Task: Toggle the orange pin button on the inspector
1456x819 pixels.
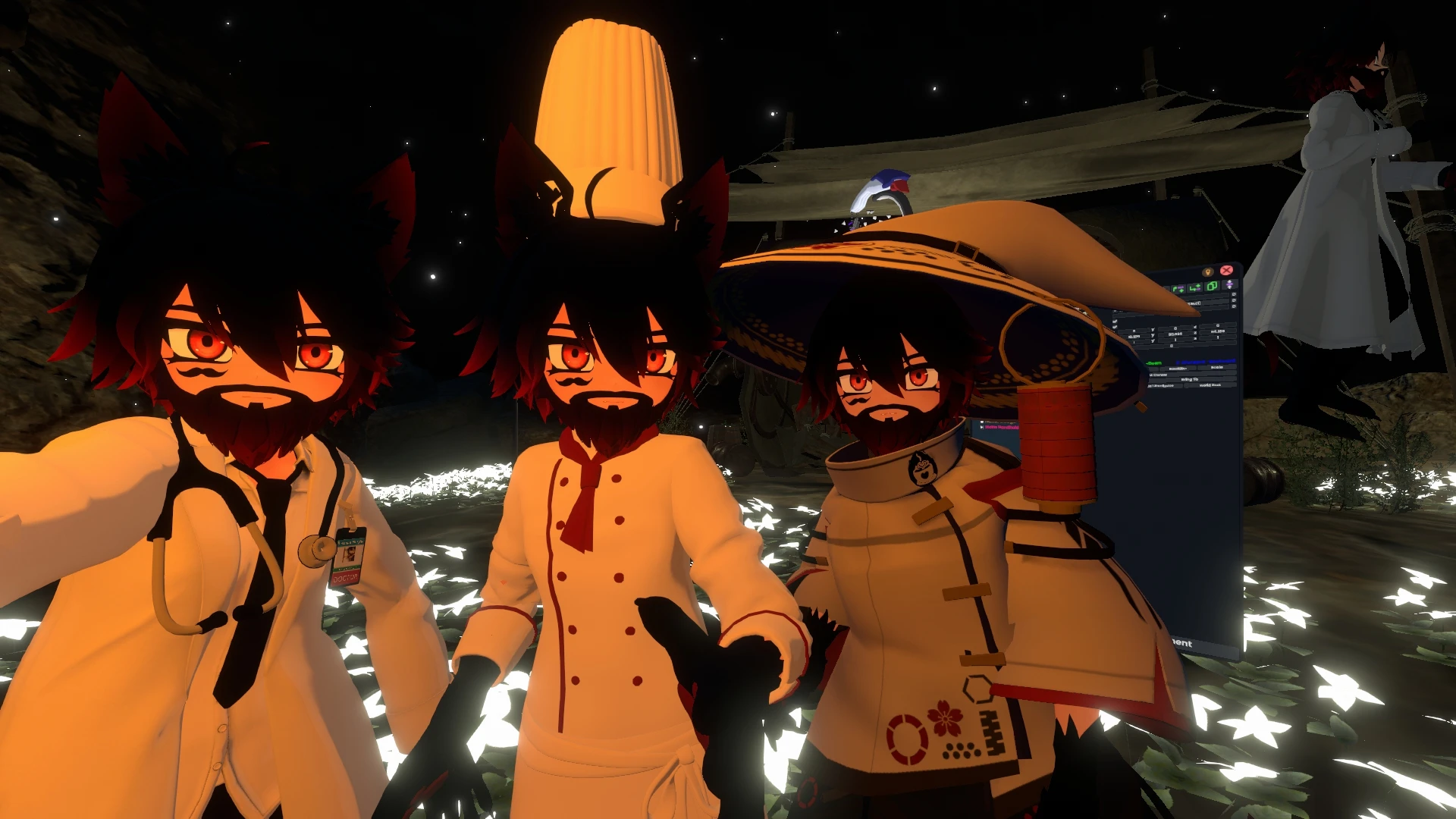Action: pos(1208,271)
